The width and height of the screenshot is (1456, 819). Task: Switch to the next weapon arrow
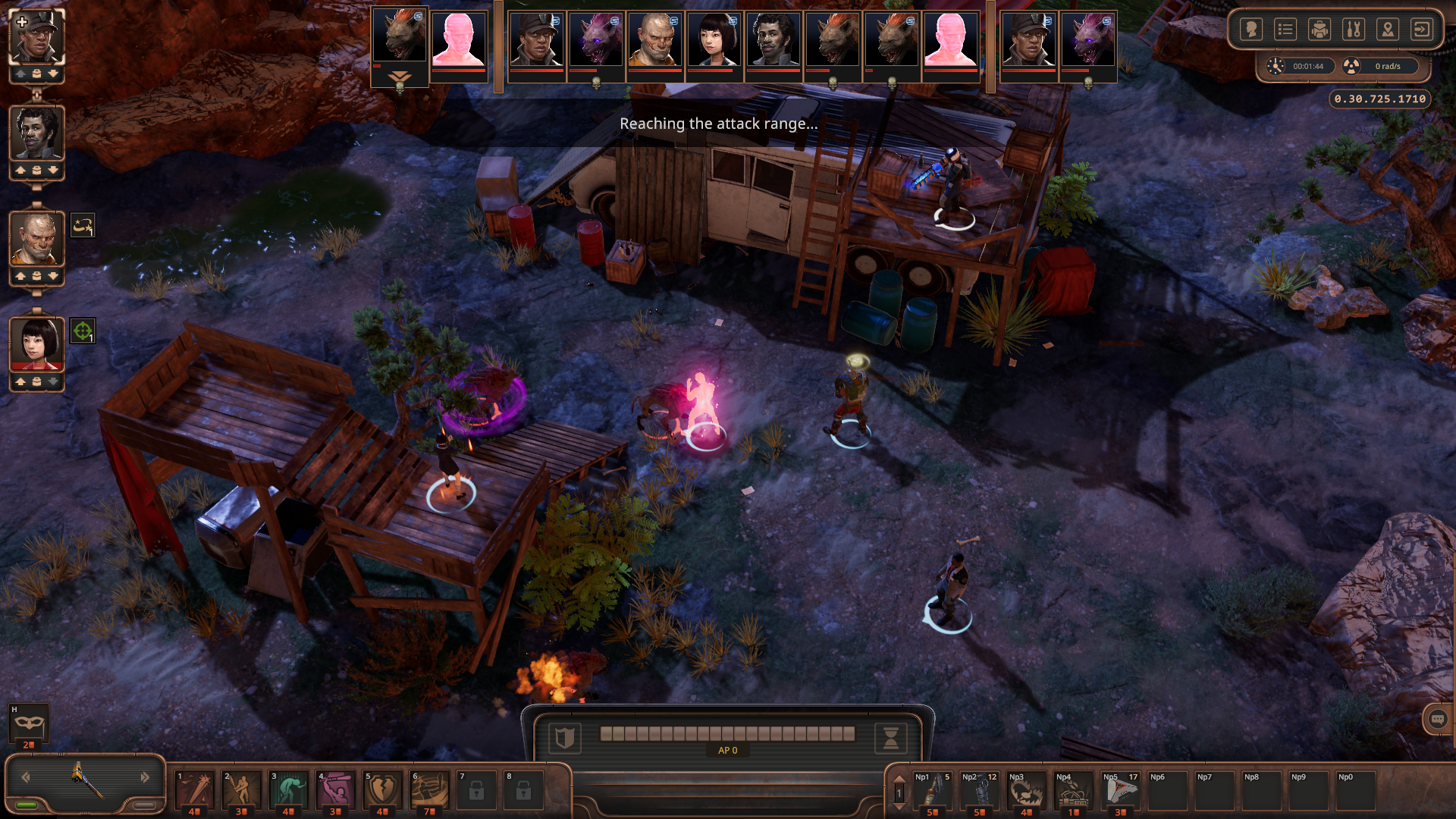coord(145,777)
